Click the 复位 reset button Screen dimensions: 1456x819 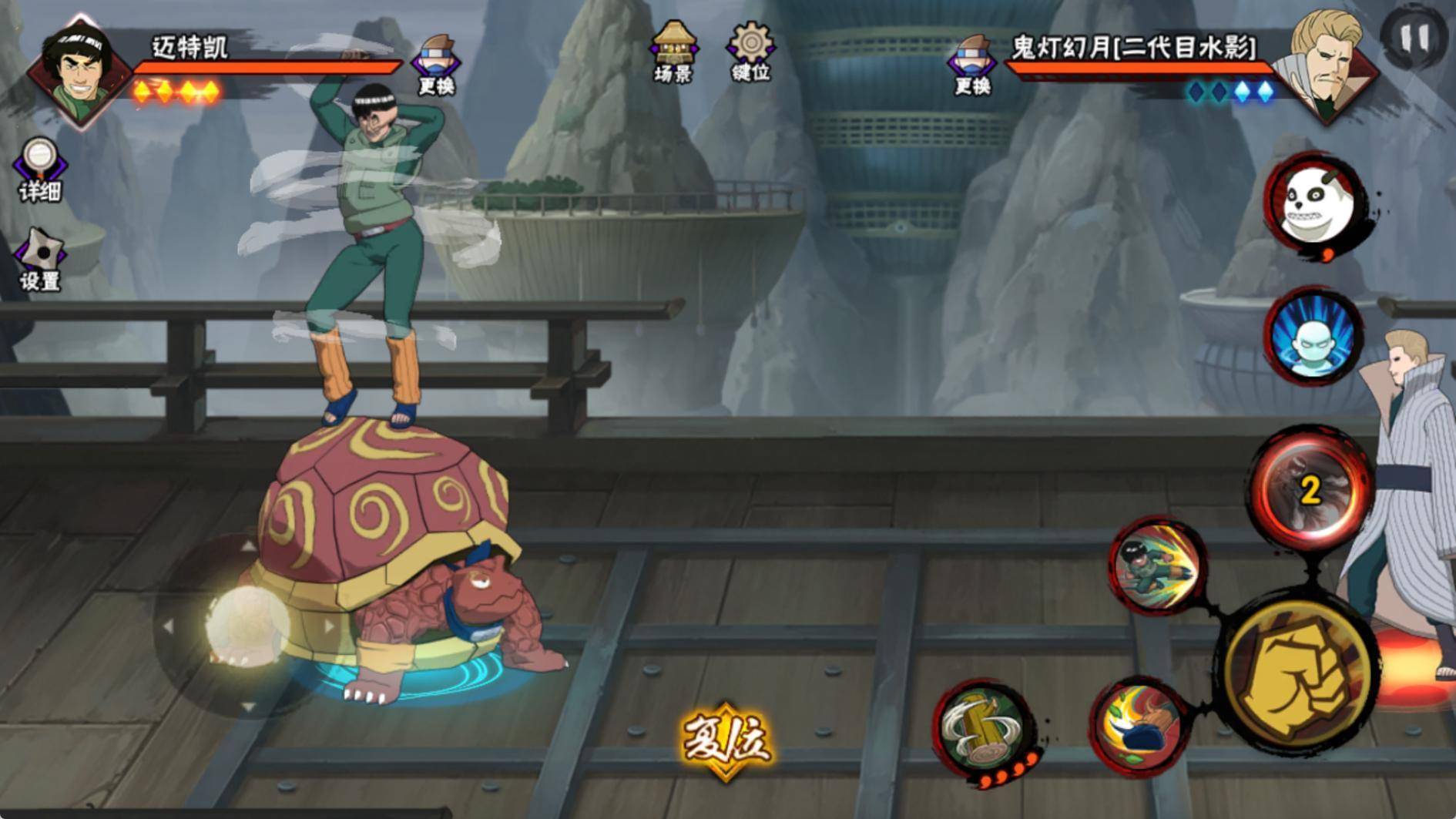pyautogui.click(x=725, y=740)
